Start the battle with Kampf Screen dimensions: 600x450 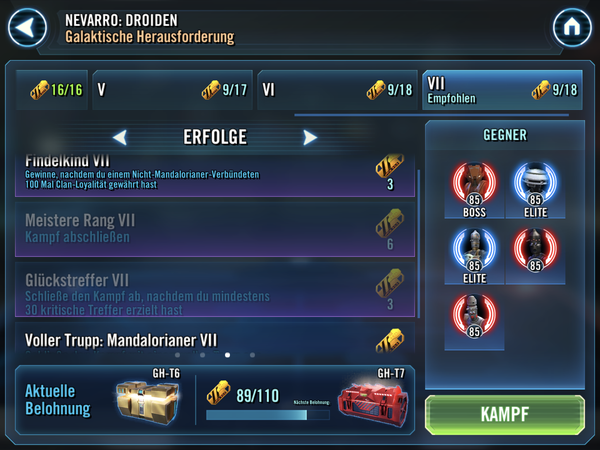pos(505,414)
